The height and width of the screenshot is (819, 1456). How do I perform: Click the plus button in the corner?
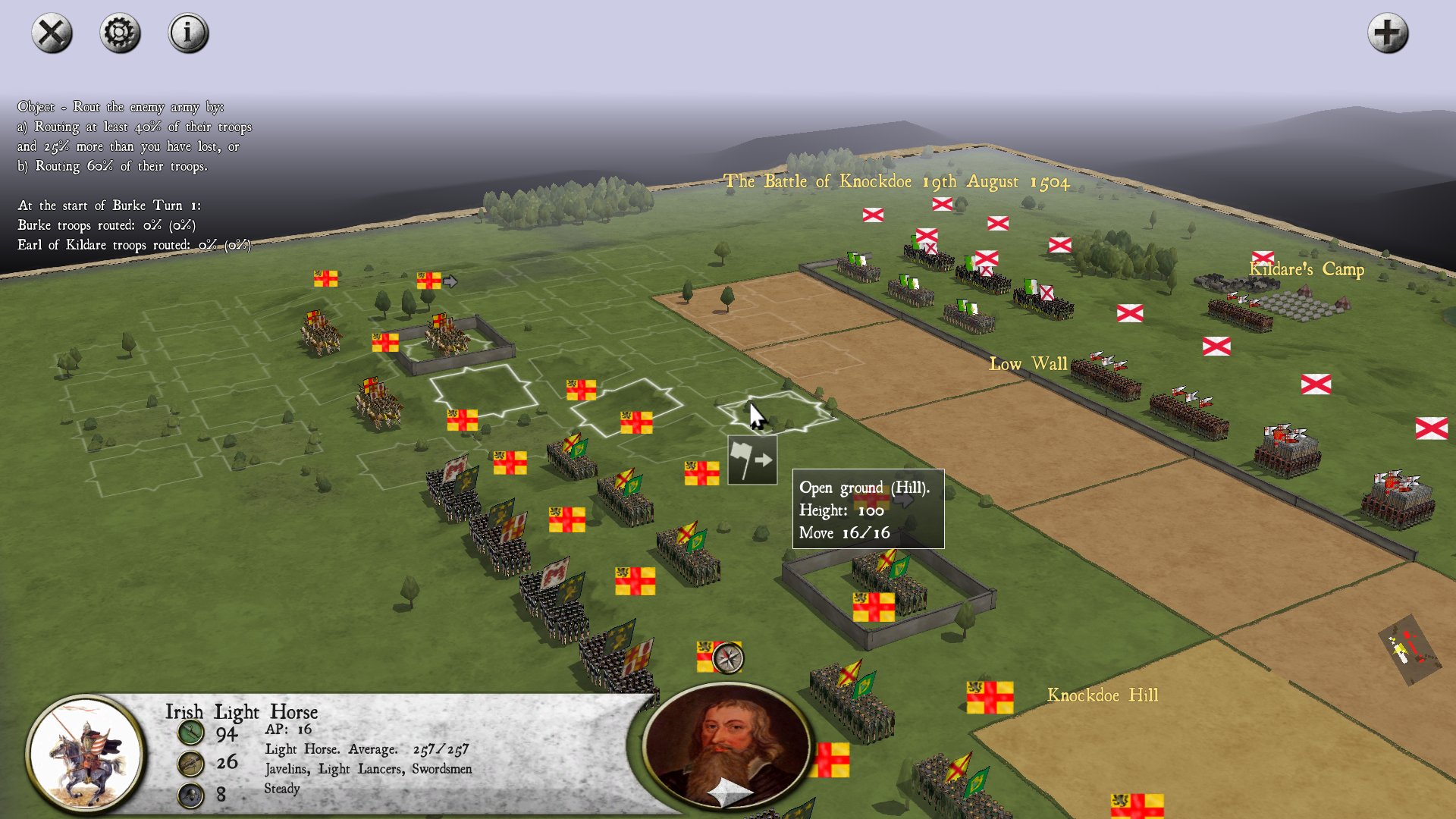[1387, 33]
